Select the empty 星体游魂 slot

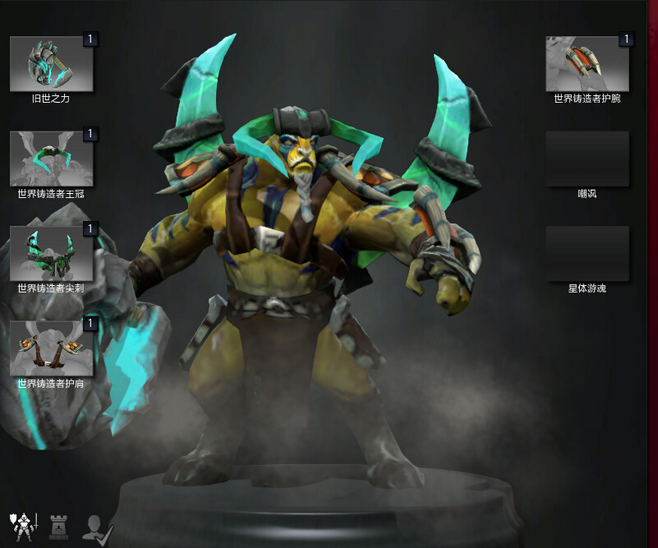pos(587,253)
